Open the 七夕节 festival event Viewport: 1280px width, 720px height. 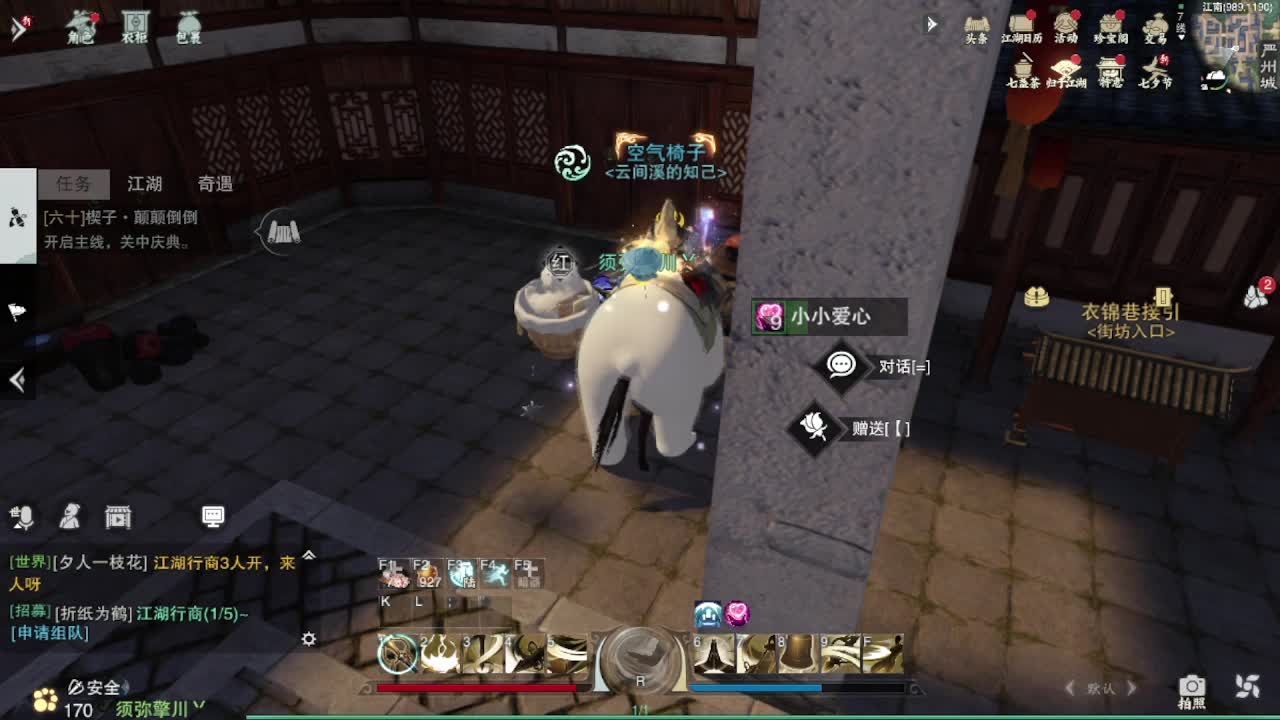[x=1156, y=71]
